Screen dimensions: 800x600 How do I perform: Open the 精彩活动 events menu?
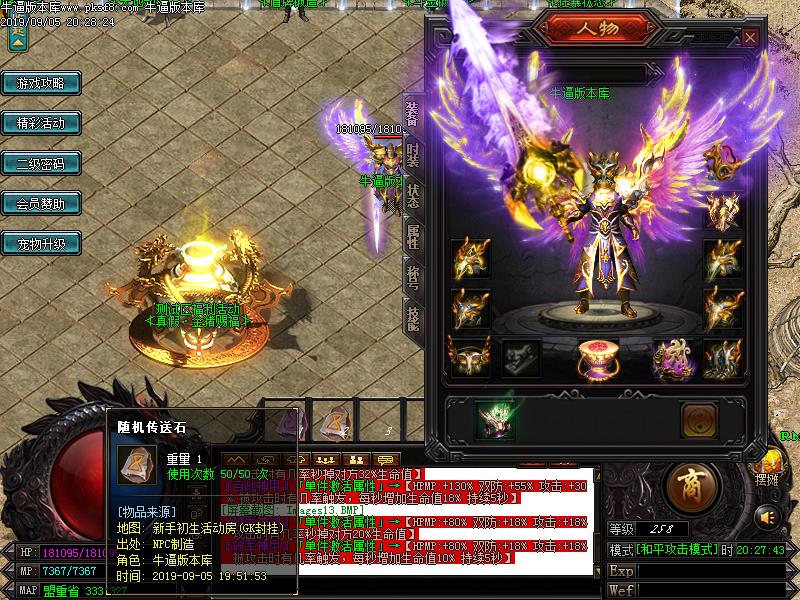[x=40, y=123]
